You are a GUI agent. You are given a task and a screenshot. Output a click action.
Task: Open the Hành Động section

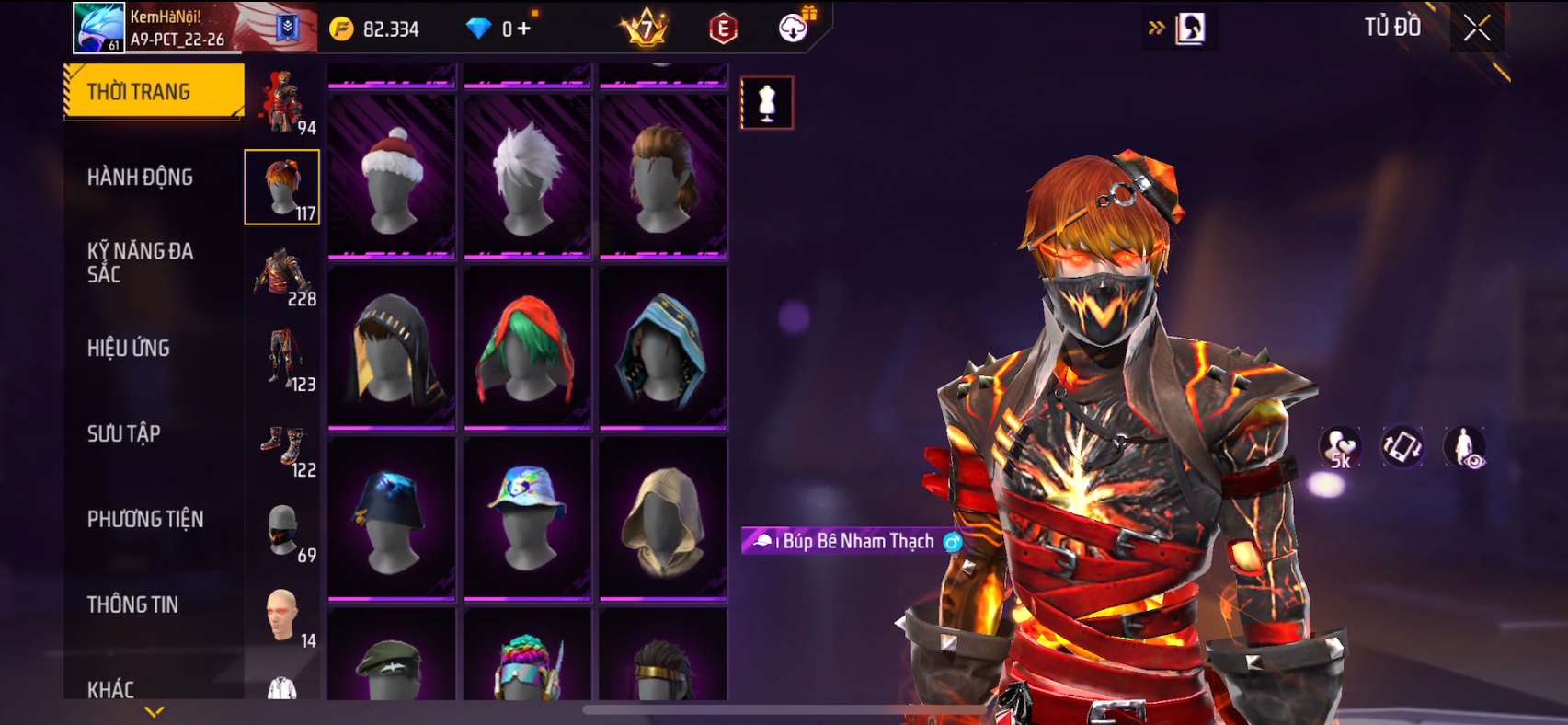[x=140, y=177]
